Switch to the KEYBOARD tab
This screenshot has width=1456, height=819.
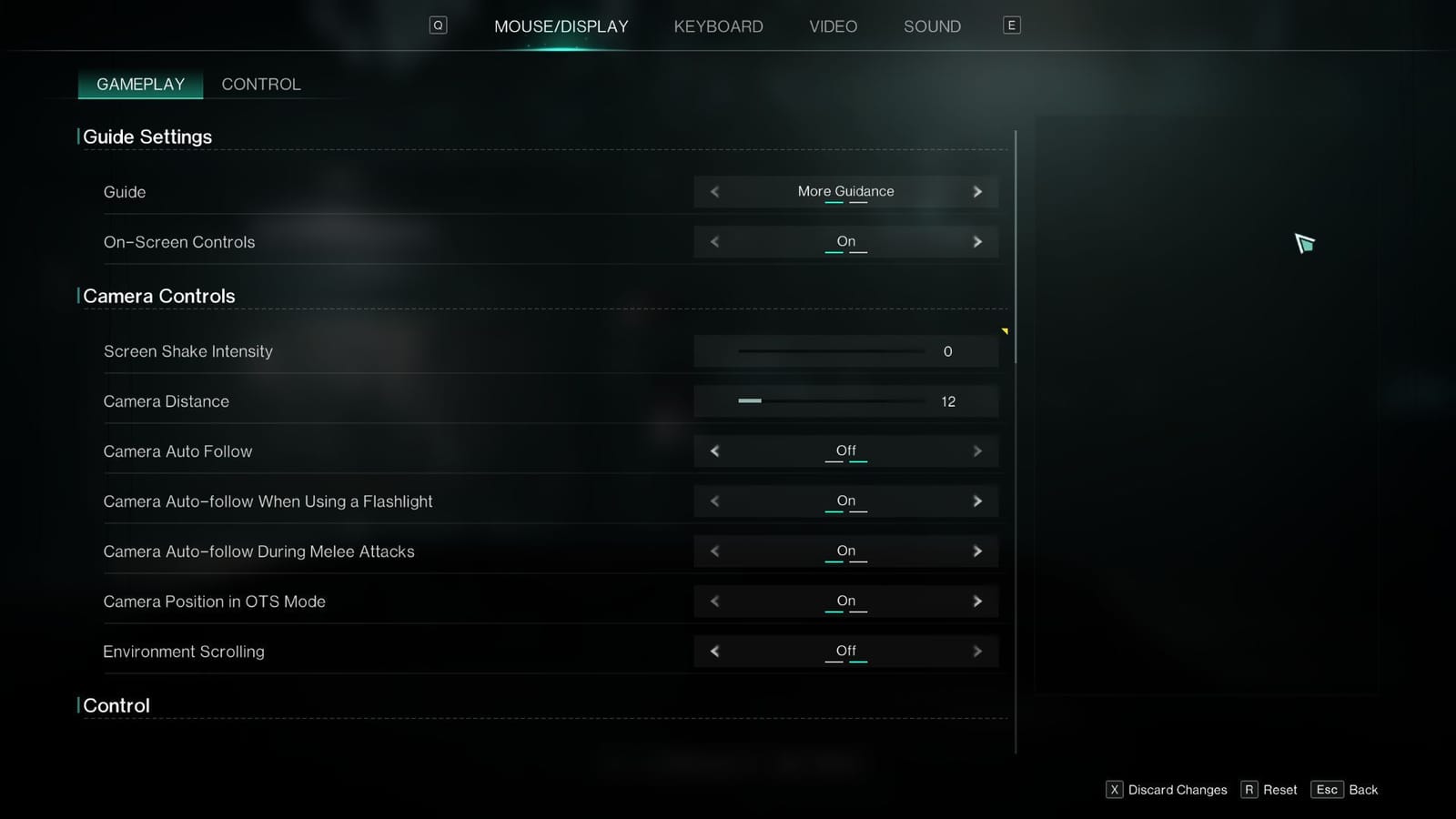tap(718, 26)
